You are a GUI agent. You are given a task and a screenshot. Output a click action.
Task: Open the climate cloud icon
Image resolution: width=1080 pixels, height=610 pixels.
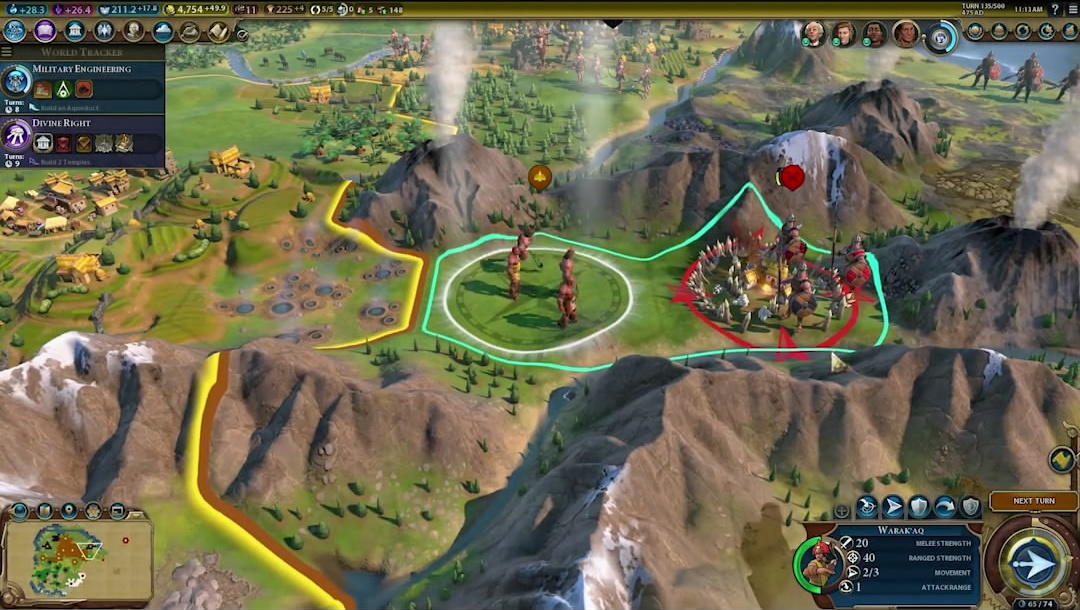[160, 31]
